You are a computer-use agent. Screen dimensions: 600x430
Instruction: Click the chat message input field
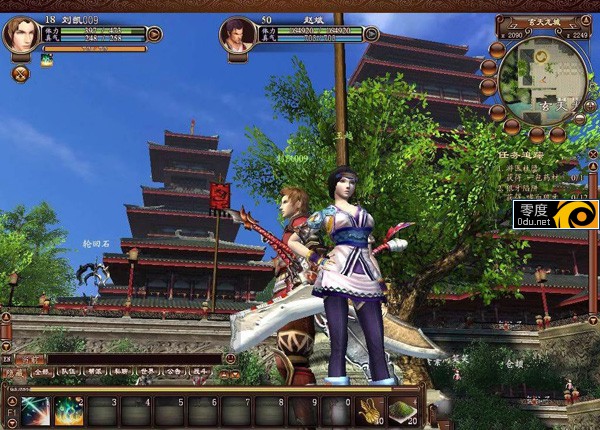click(x=130, y=357)
